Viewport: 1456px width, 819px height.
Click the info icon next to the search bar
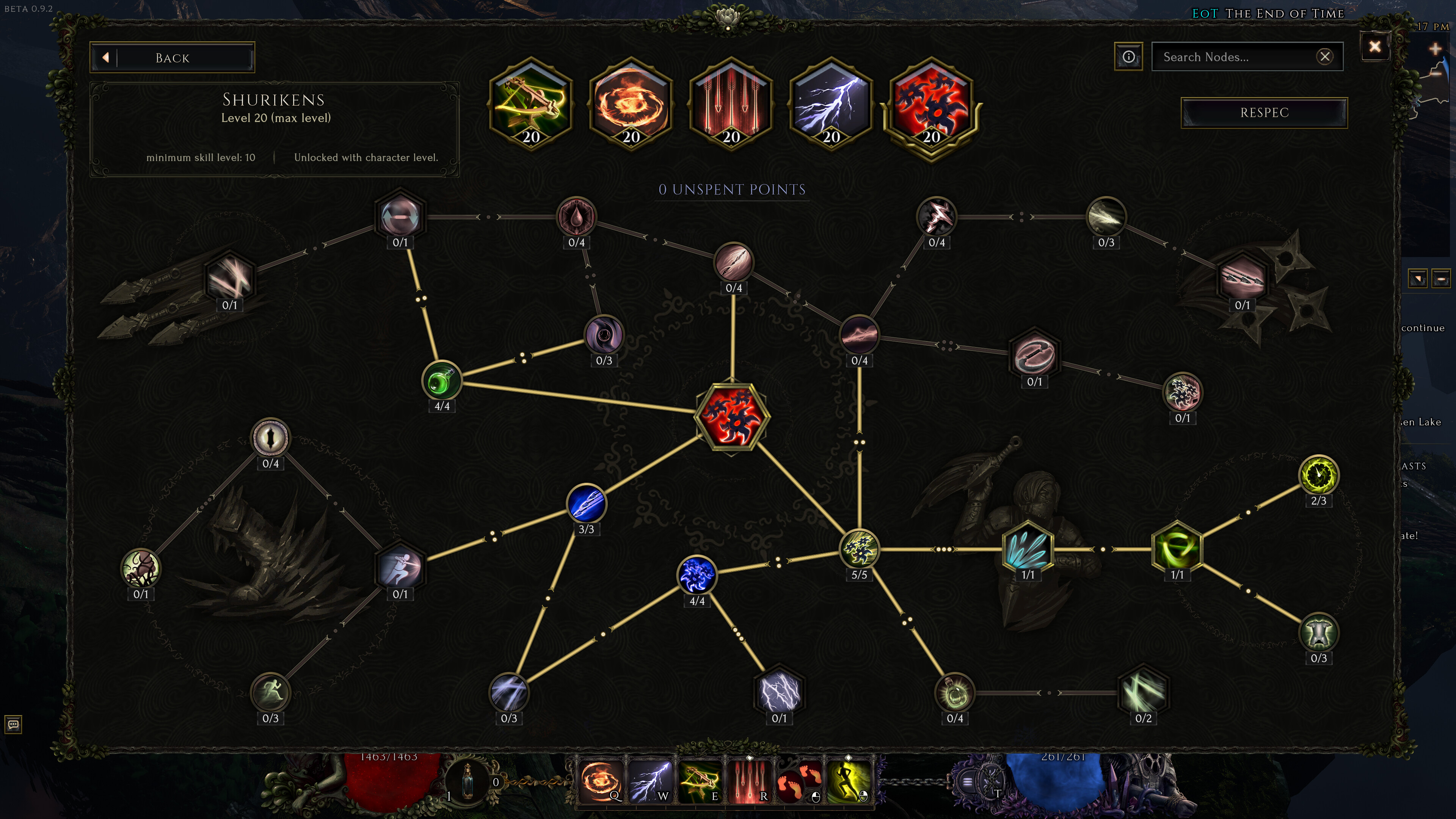coord(1128,56)
